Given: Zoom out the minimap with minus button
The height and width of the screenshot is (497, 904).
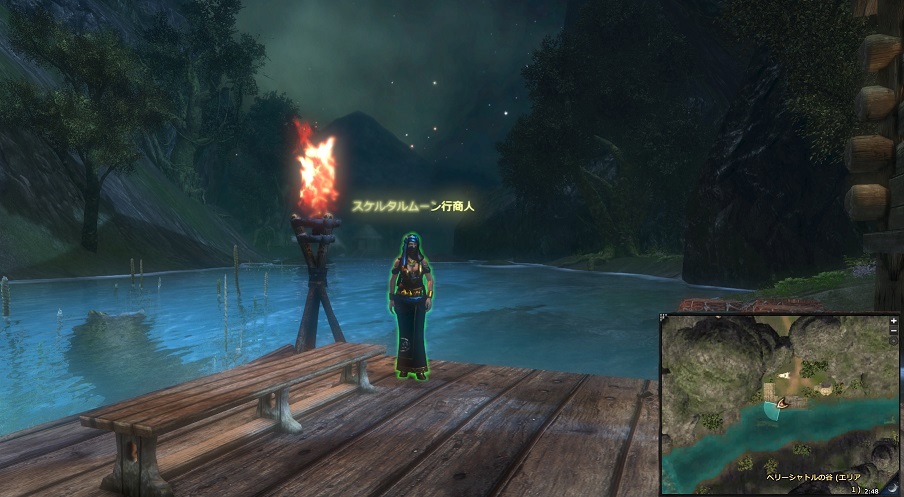Looking at the screenshot, I should tap(893, 331).
